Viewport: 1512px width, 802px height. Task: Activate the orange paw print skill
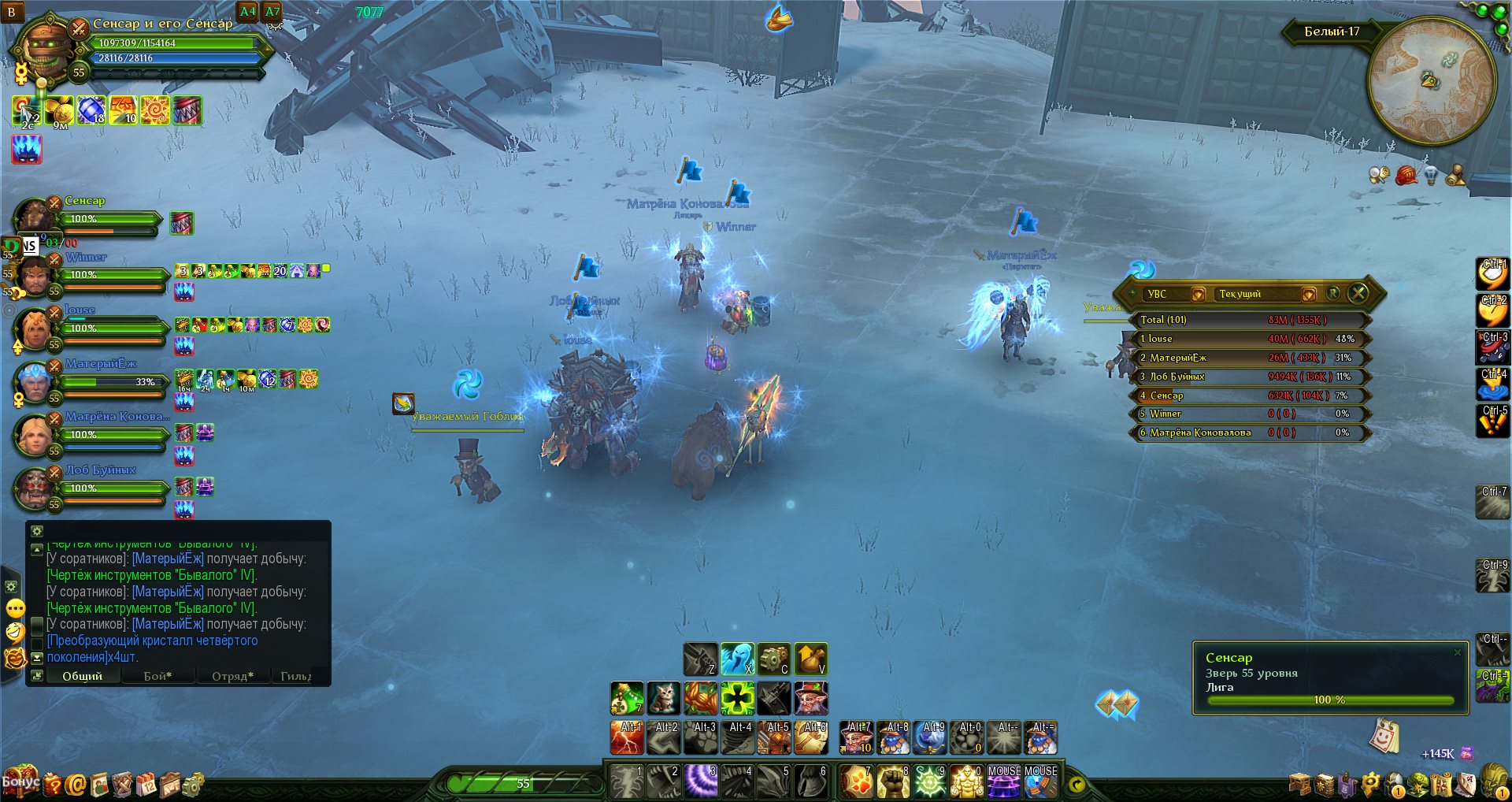856,781
